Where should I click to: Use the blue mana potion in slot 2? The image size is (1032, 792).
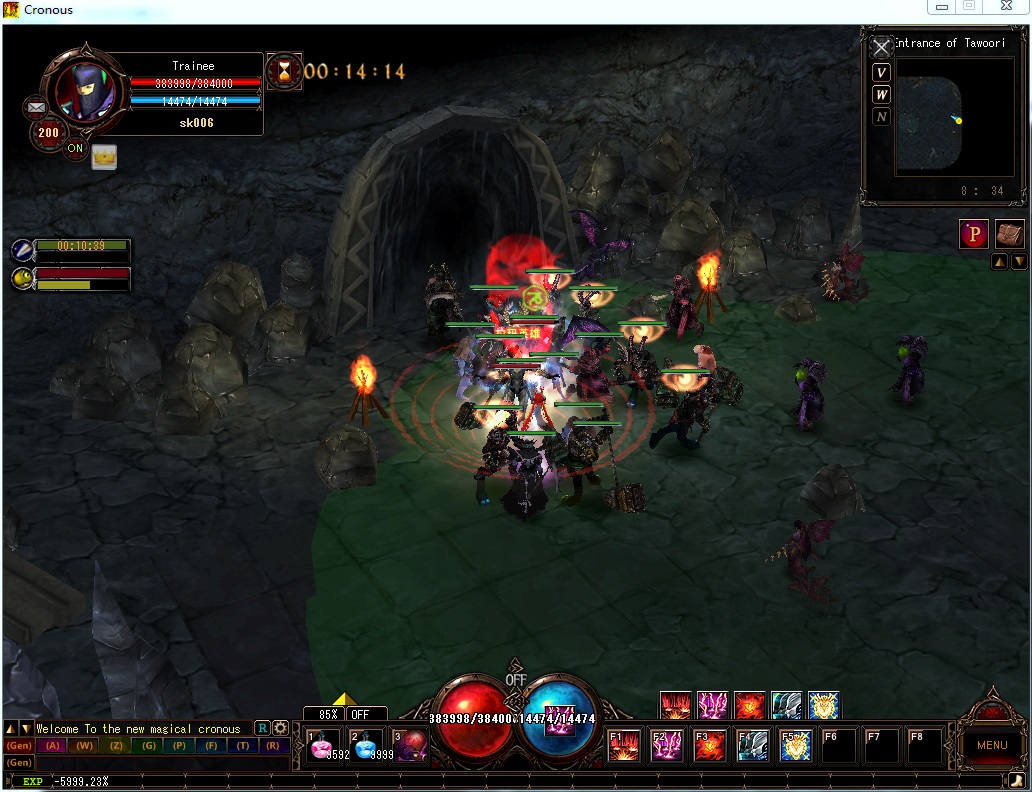coord(366,746)
